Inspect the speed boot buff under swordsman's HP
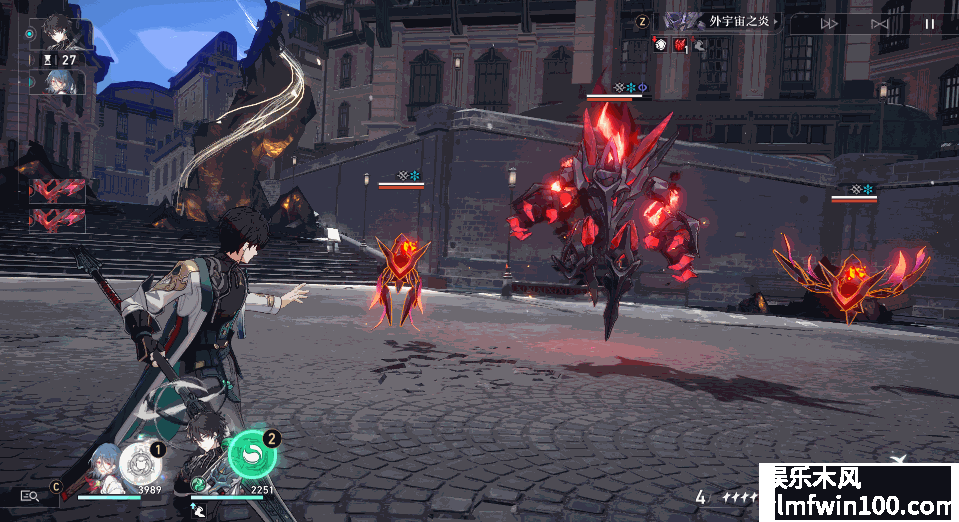959x522 pixels. pyautogui.click(x=200, y=510)
